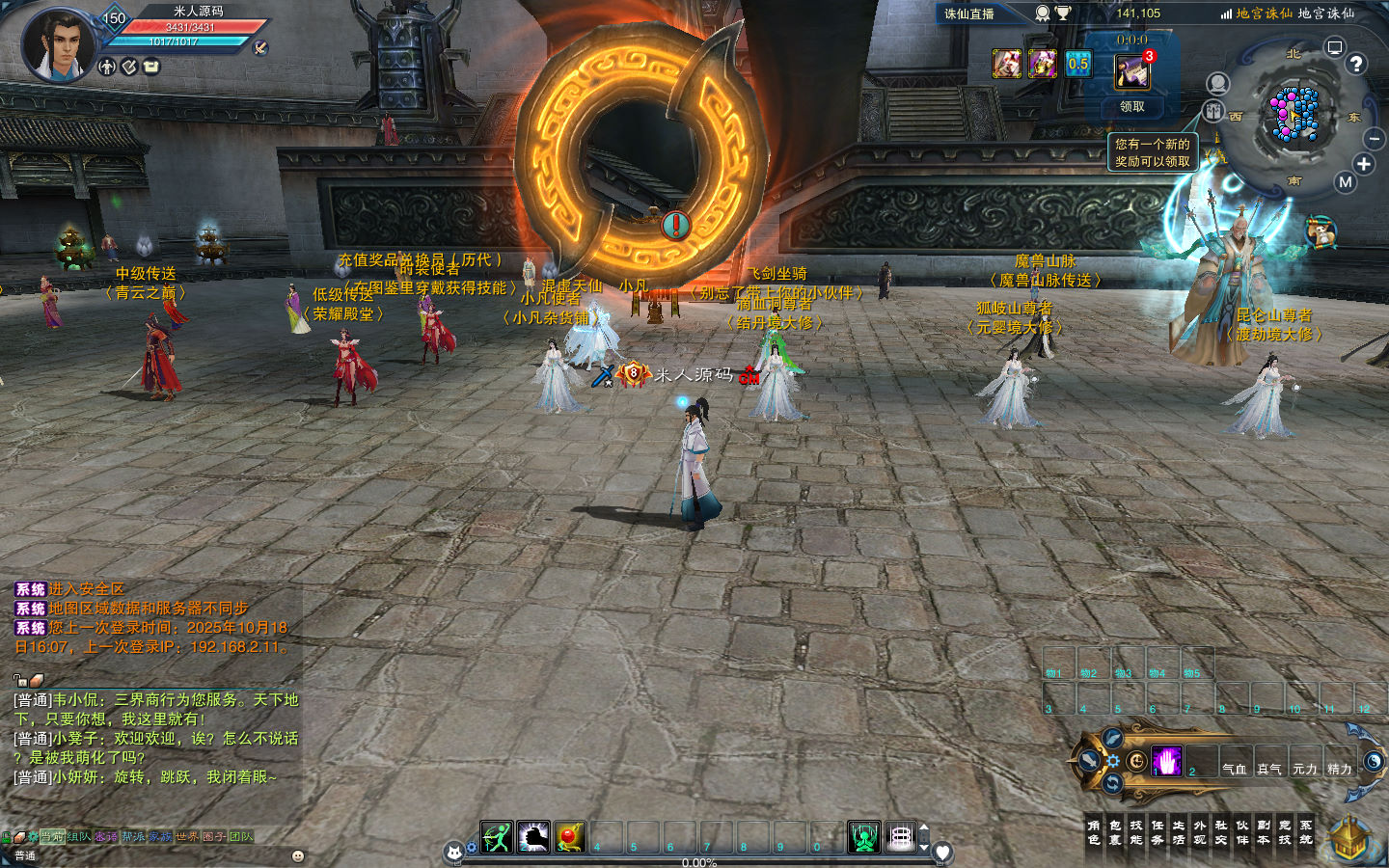Open the 包裹 inventory bag
Viewport: 1389px width, 868px height.
[1115, 832]
